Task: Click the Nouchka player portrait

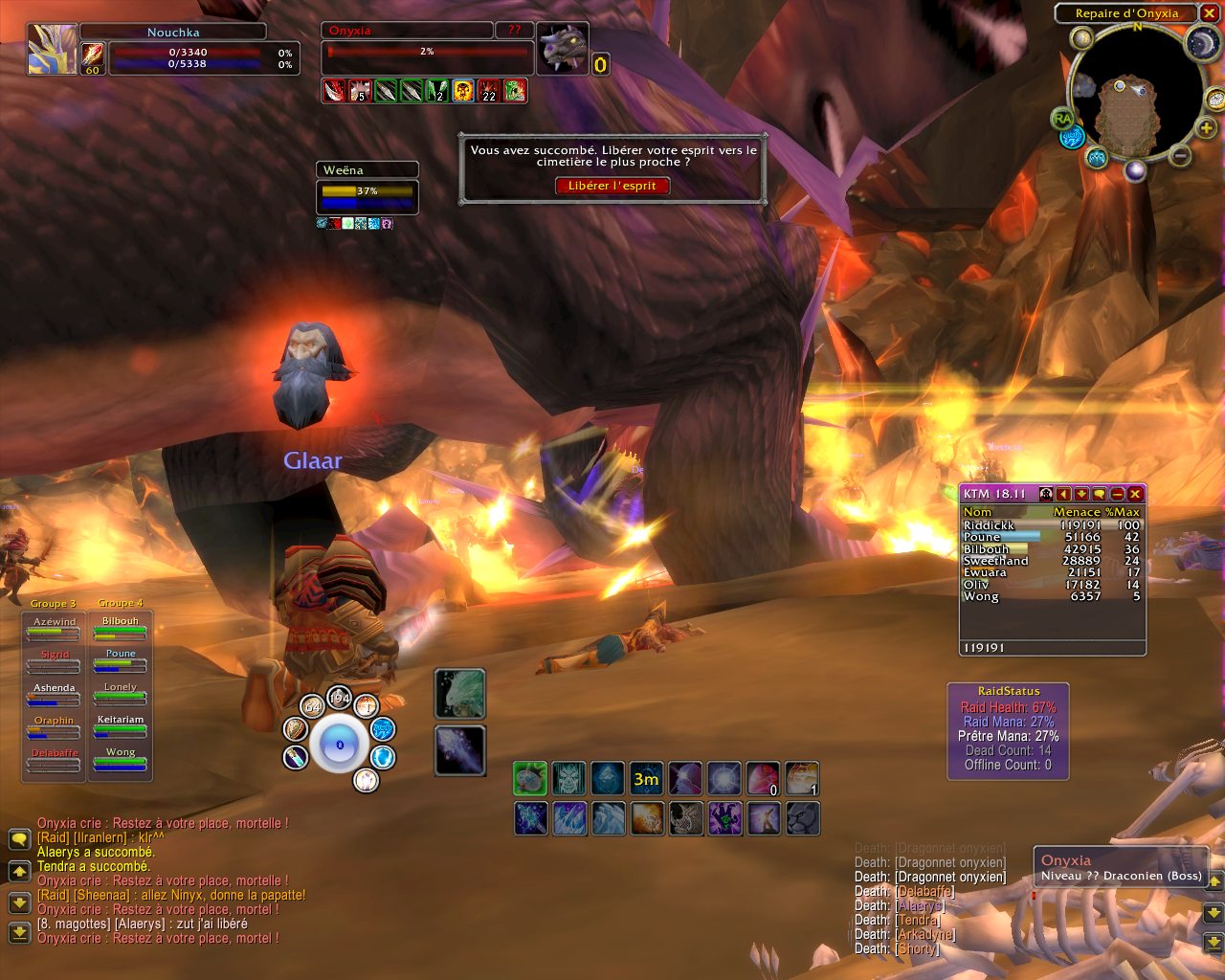Action: 53,48
